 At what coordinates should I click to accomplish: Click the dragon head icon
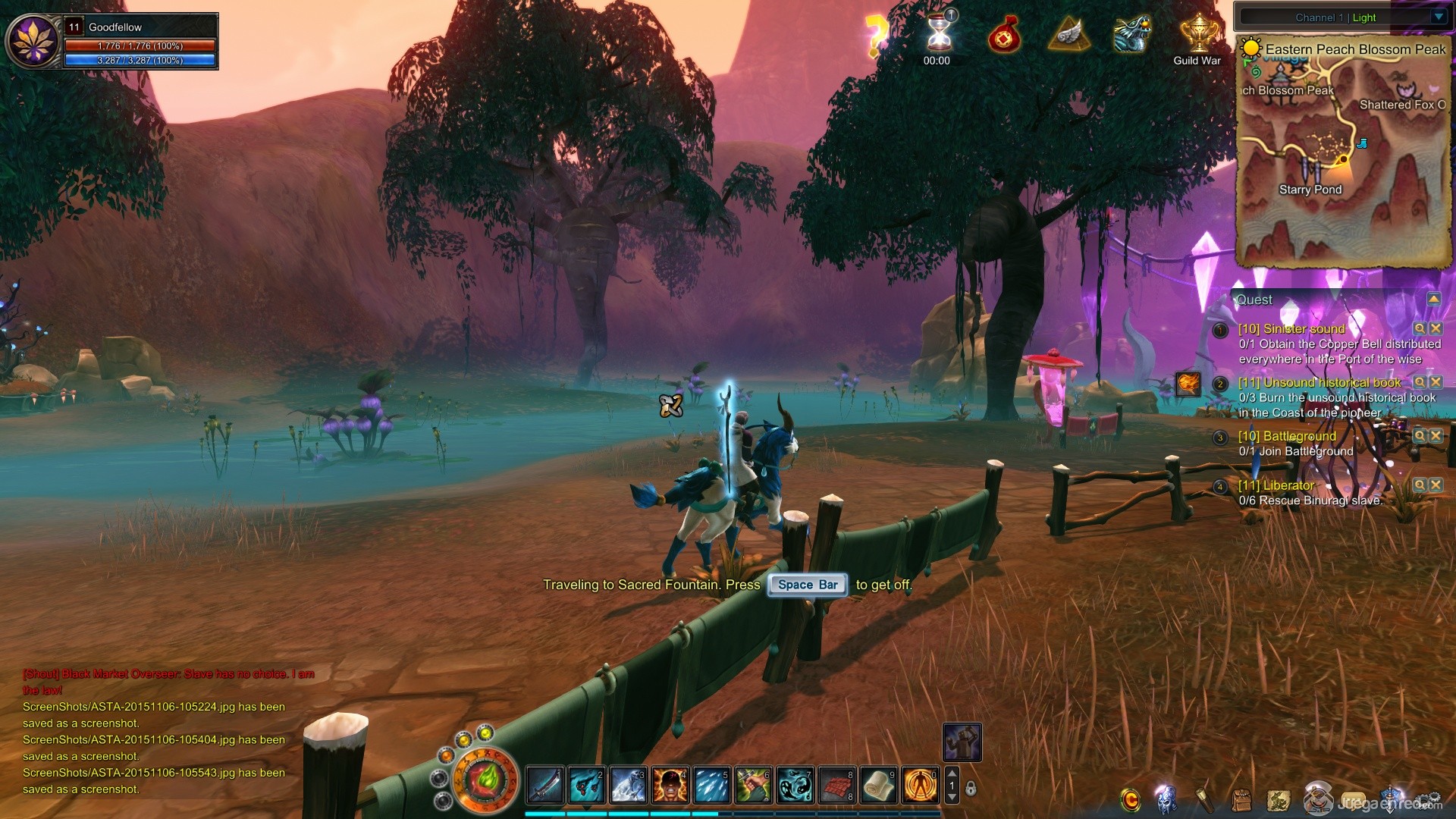1131,34
